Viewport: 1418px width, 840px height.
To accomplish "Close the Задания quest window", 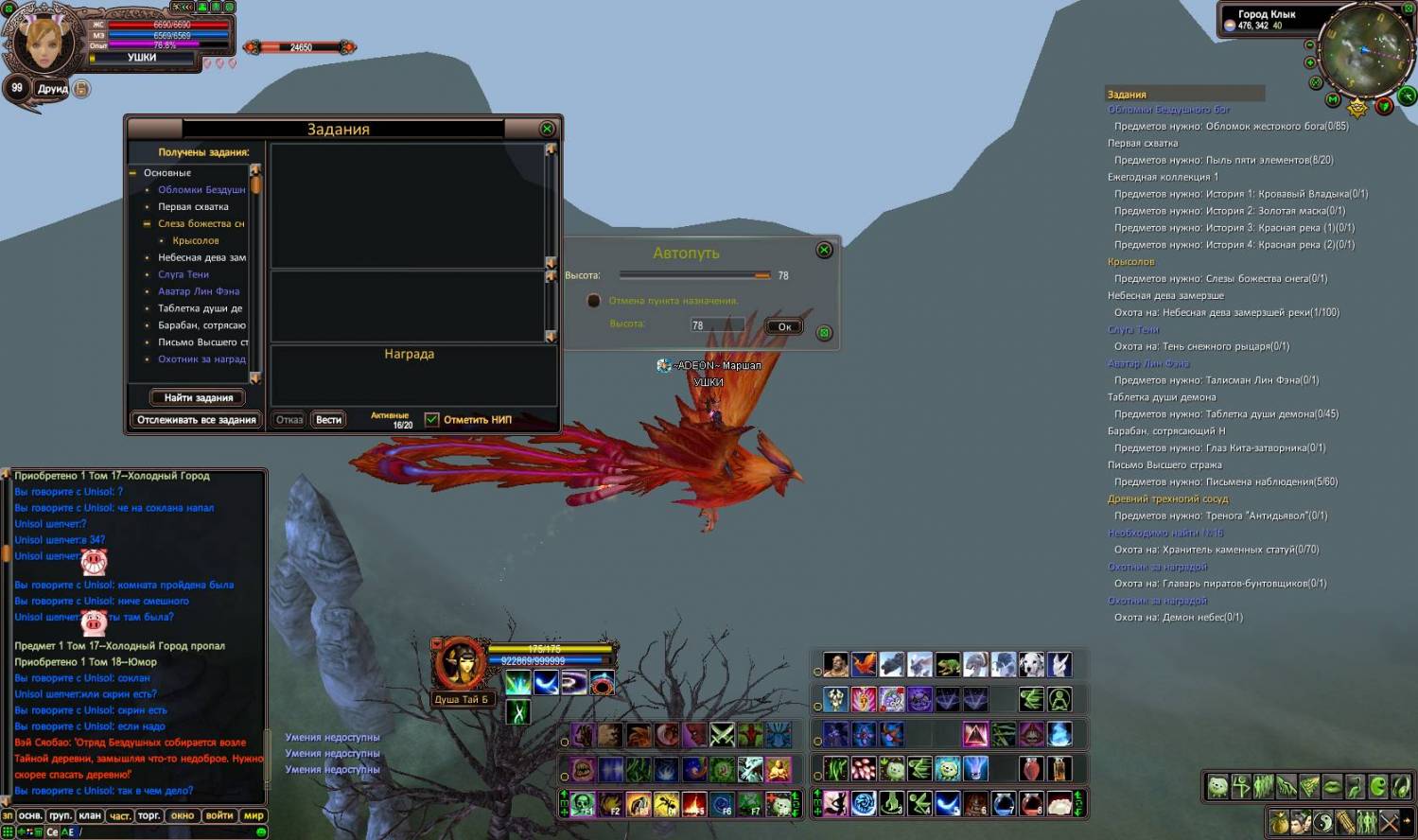I will point(547,129).
